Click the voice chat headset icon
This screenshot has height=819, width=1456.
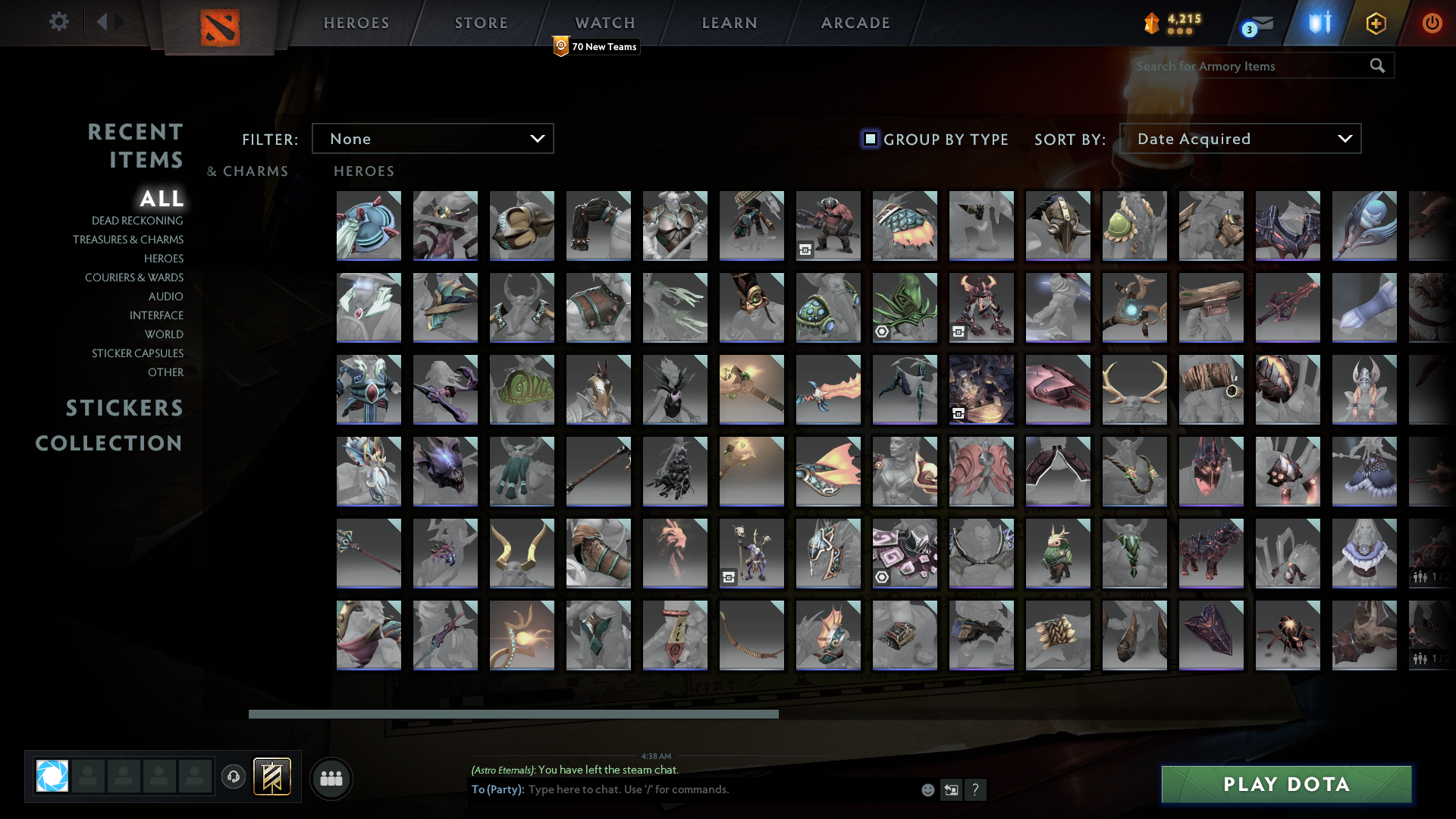pyautogui.click(x=234, y=777)
